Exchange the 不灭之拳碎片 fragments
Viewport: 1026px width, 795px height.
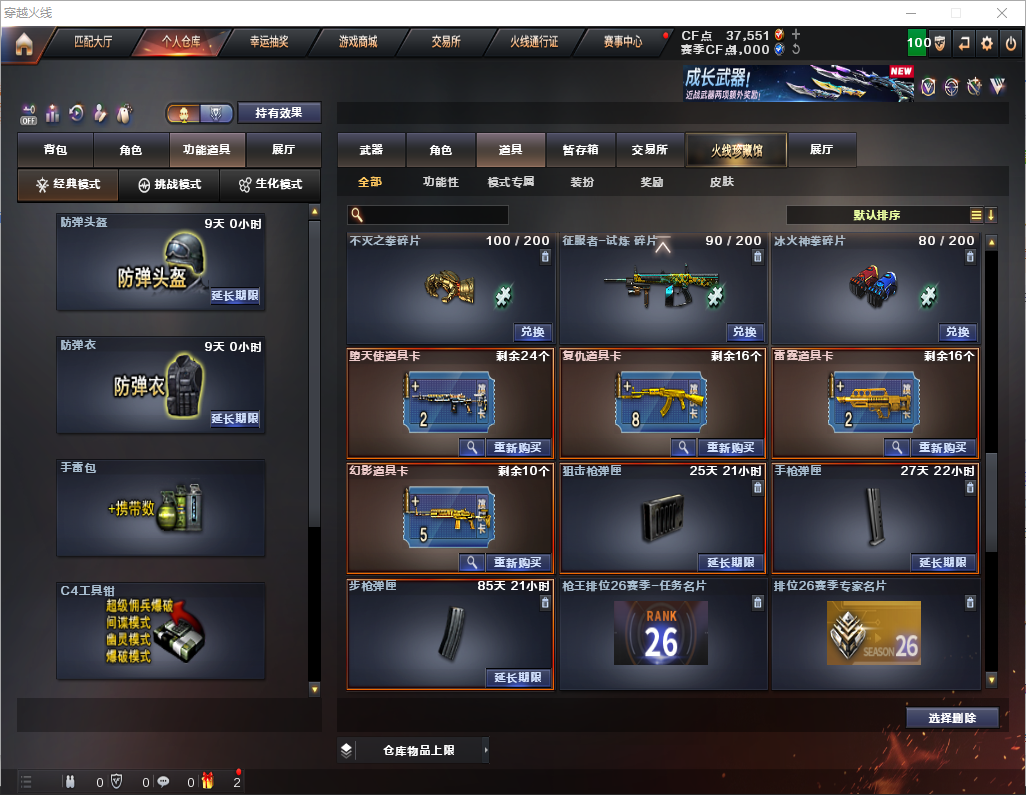tap(532, 332)
